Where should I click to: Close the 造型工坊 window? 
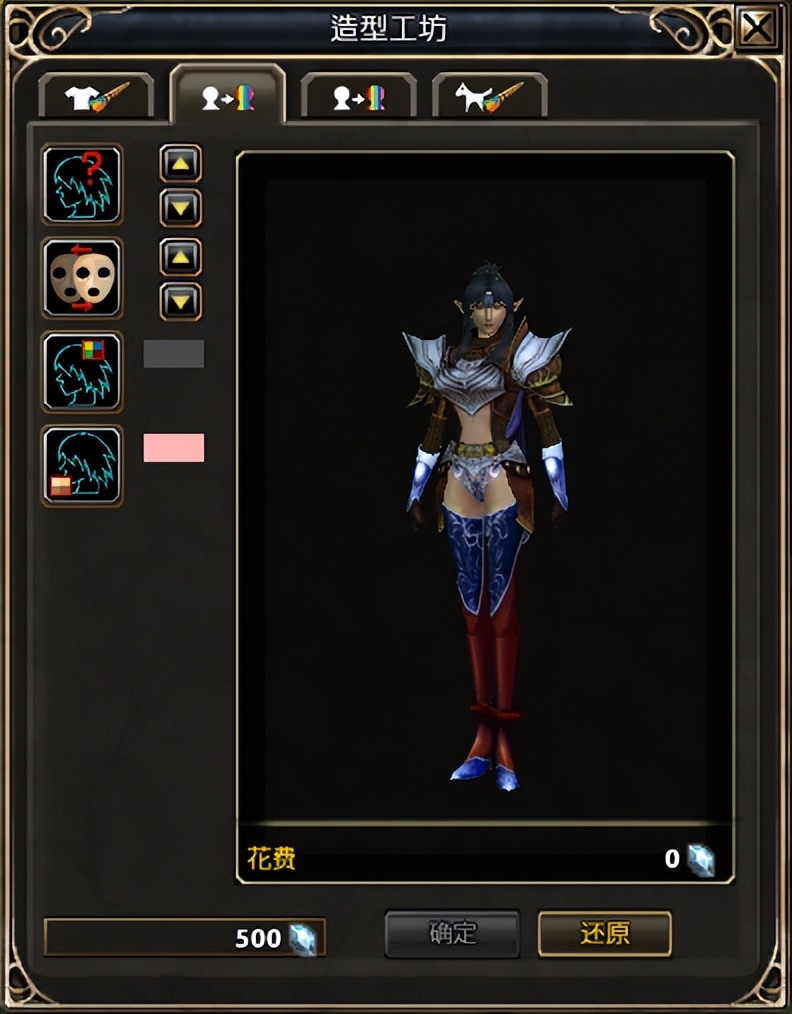coord(758,29)
